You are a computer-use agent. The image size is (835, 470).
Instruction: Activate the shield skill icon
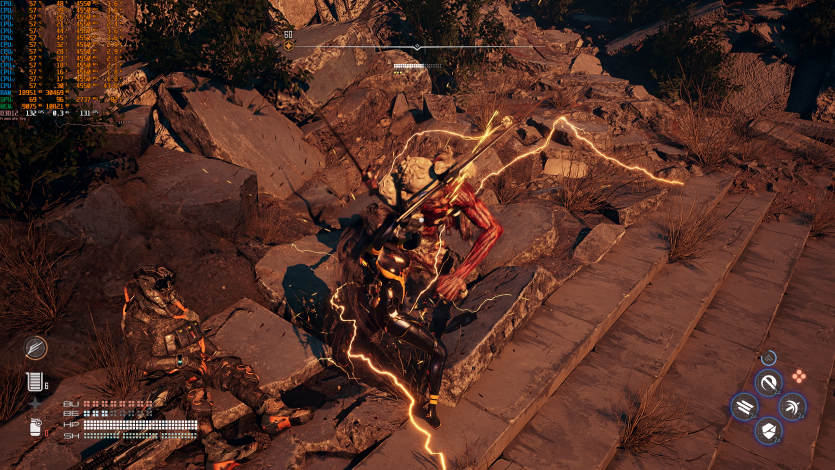(769, 431)
